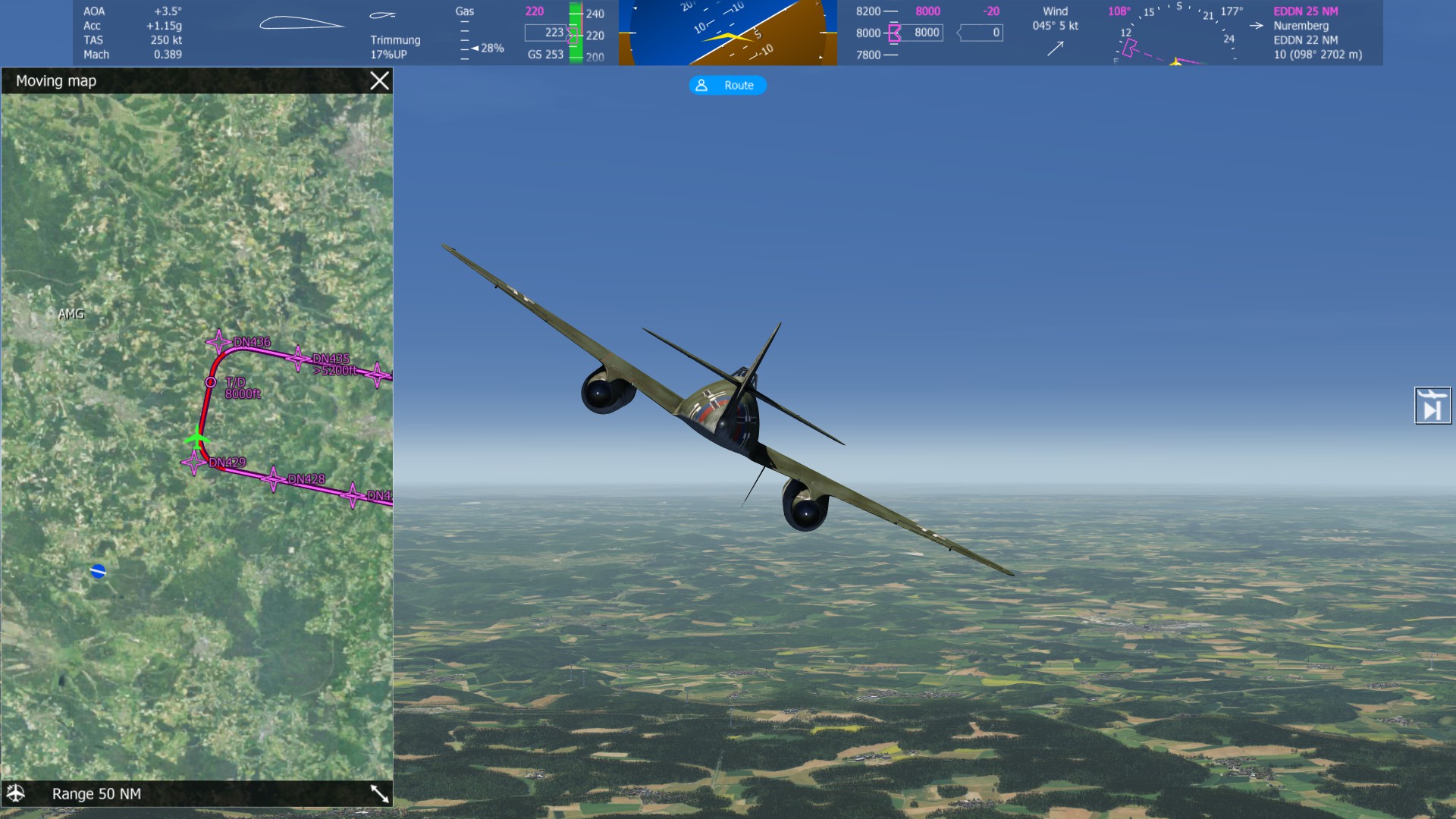1456x819 pixels.
Task: Click the blue airport marker on the map
Action: (98, 571)
